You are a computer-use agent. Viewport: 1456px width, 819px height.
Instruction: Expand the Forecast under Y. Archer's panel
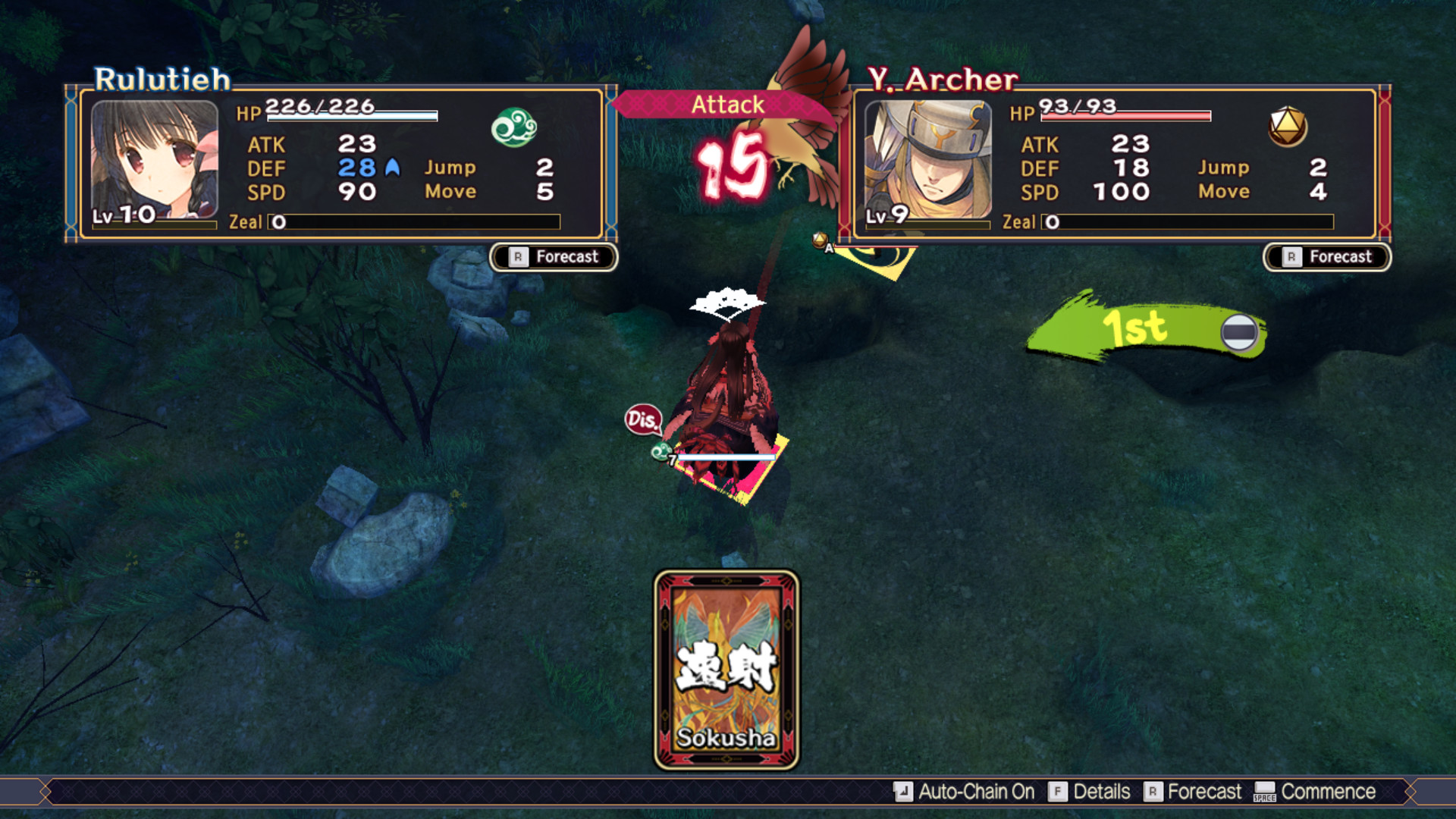point(1327,257)
